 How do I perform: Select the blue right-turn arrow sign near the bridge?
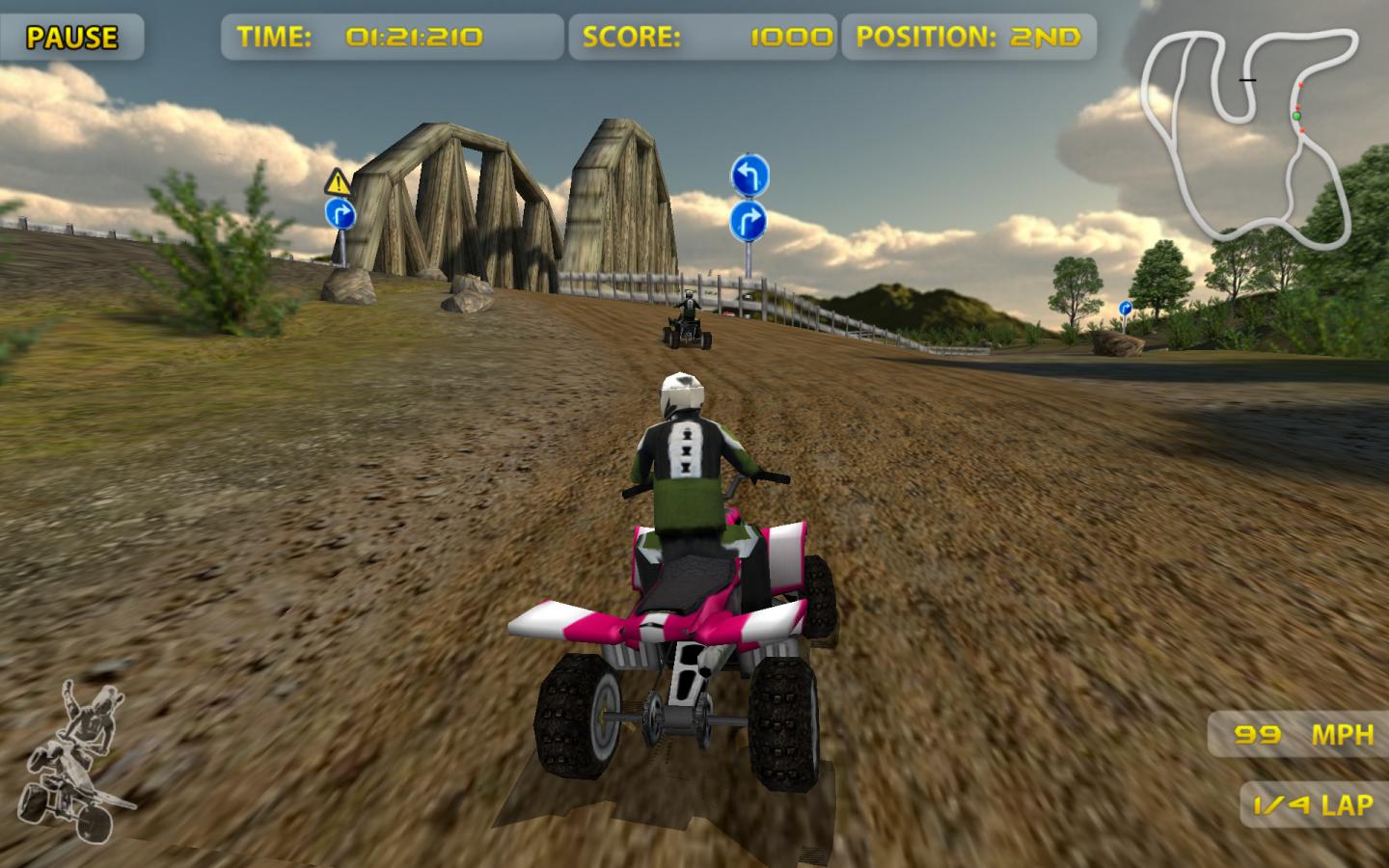click(x=342, y=214)
